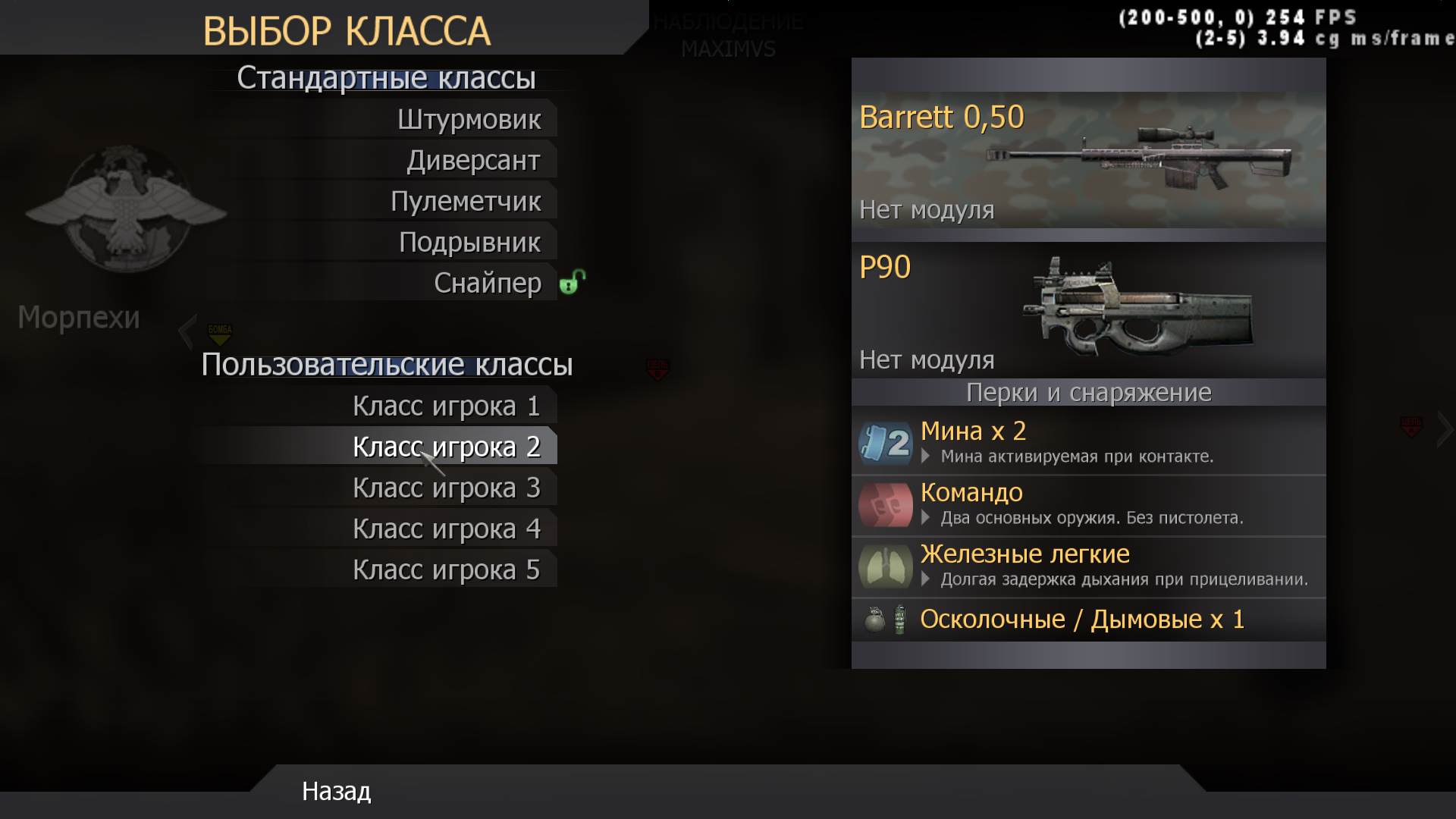The height and width of the screenshot is (819, 1456).
Task: Toggle the green padlock next to Снайпер
Action: 573,281
